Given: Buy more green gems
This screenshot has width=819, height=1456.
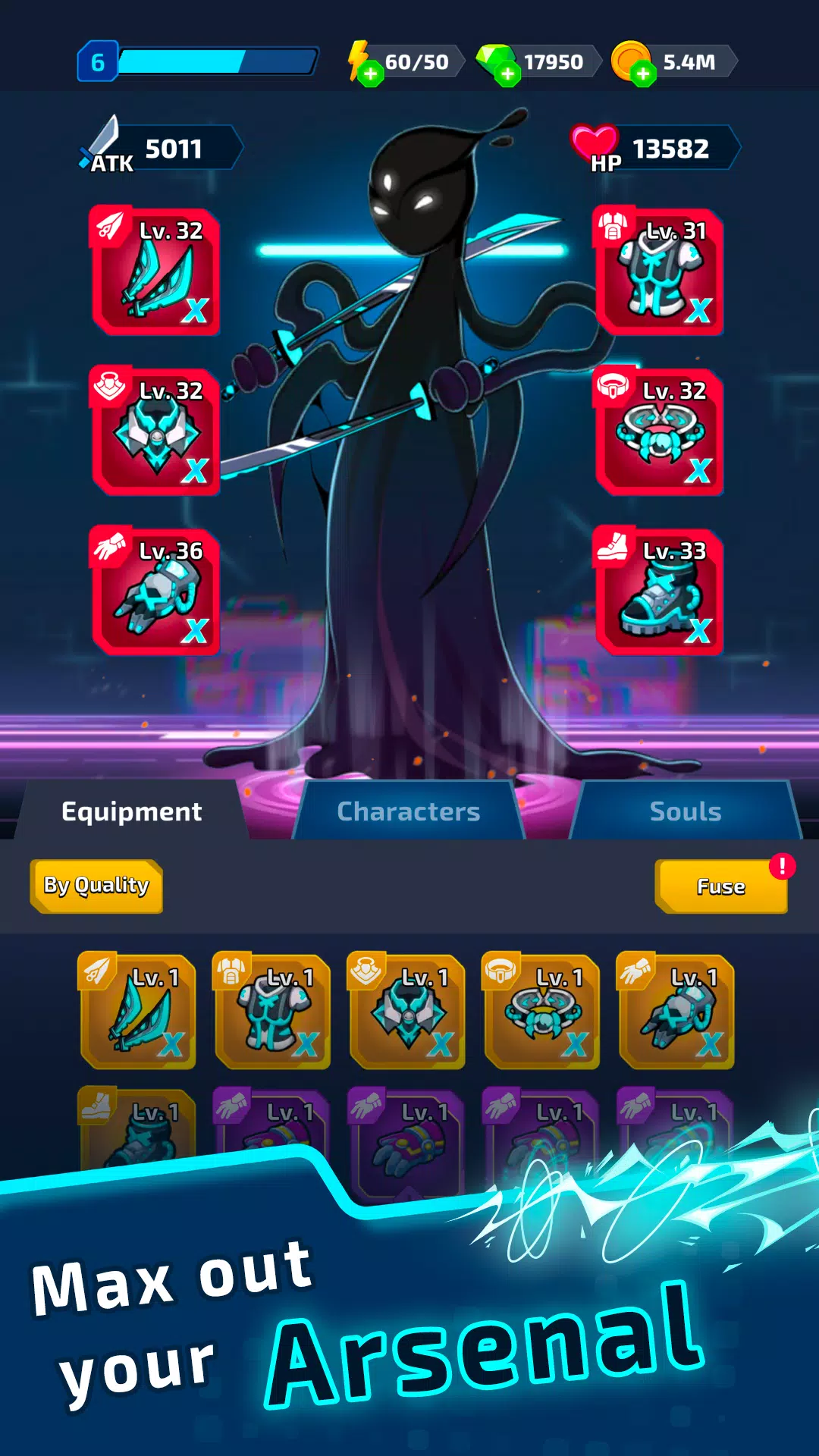Looking at the screenshot, I should pyautogui.click(x=507, y=74).
